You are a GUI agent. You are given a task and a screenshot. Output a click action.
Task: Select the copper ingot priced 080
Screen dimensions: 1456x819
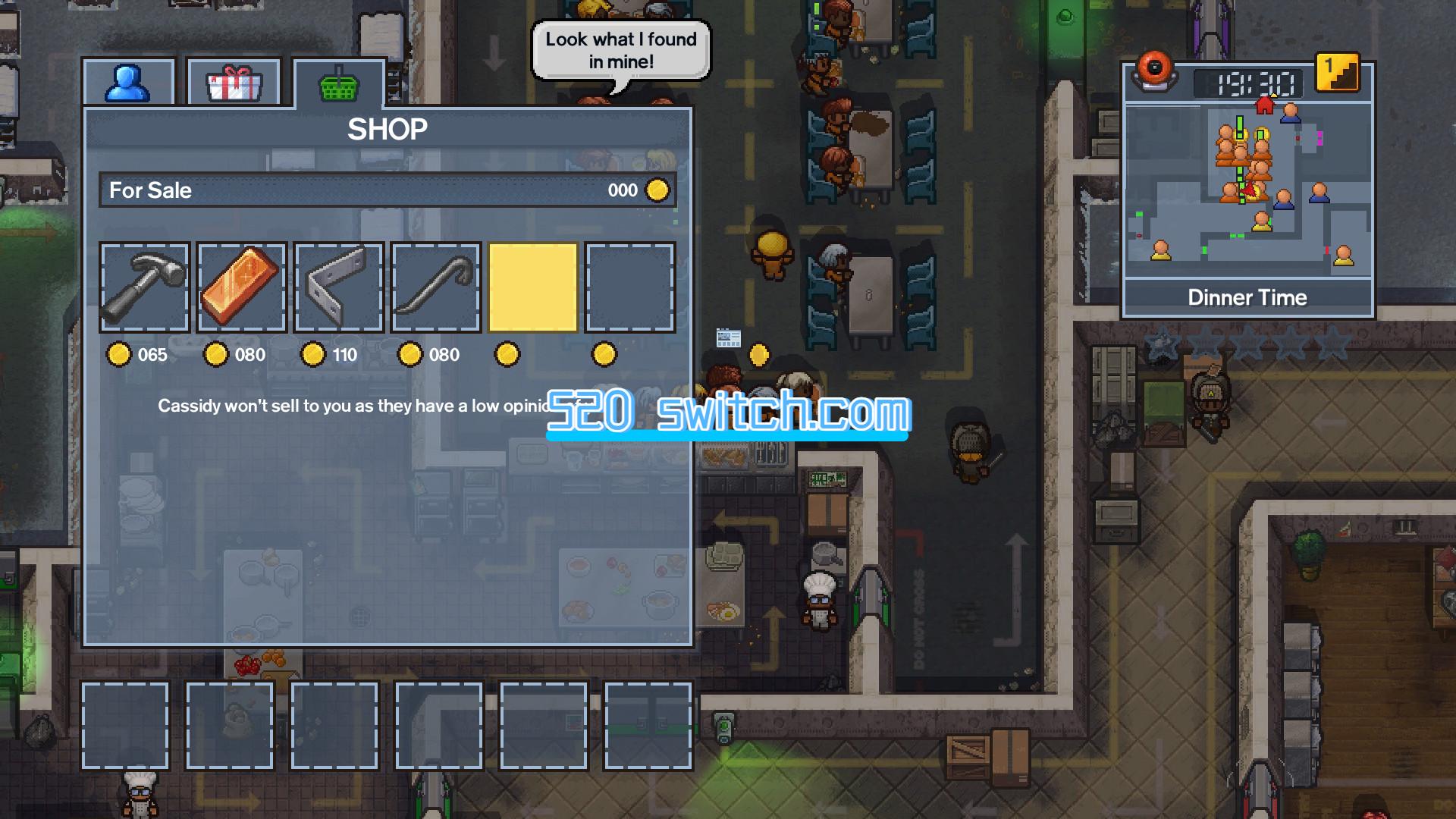(240, 287)
